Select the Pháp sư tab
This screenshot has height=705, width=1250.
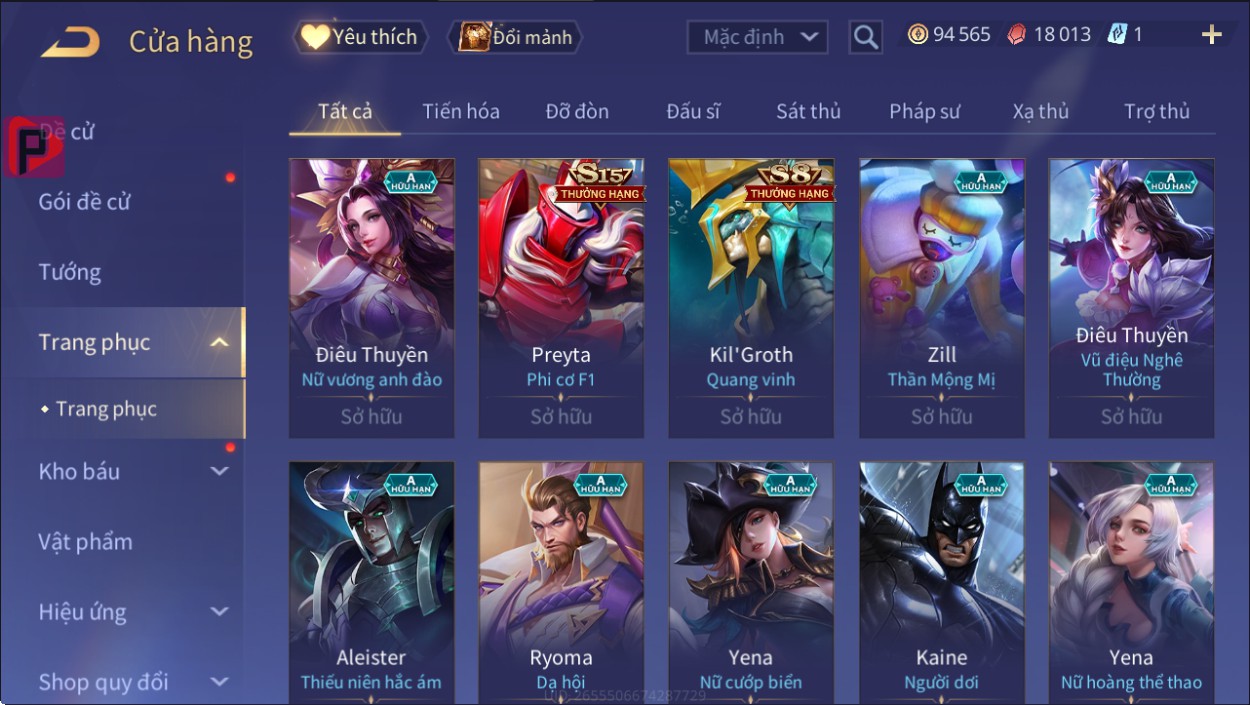(x=924, y=111)
